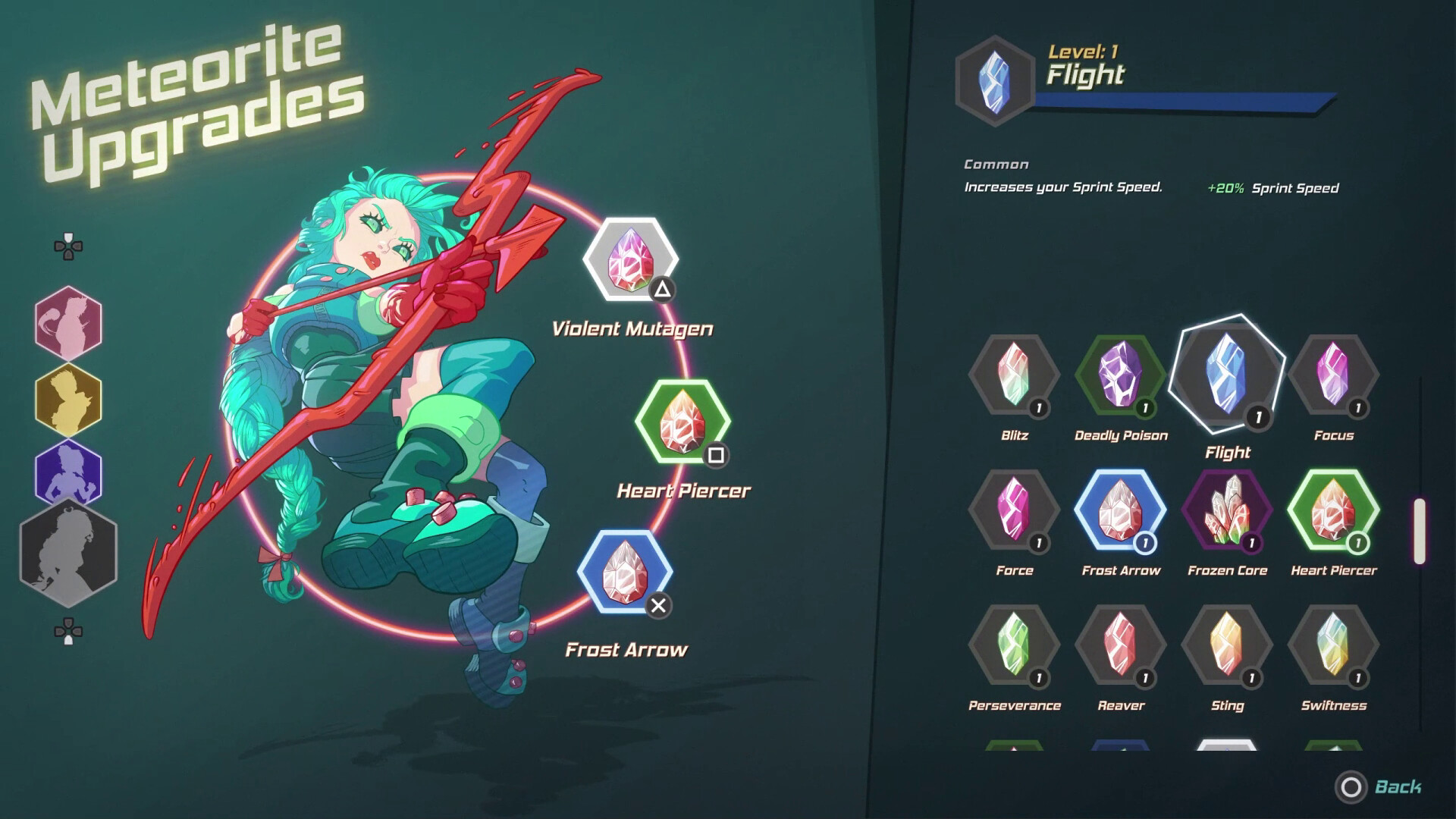
Task: Click the Flight level progress bar
Action: tap(1183, 102)
